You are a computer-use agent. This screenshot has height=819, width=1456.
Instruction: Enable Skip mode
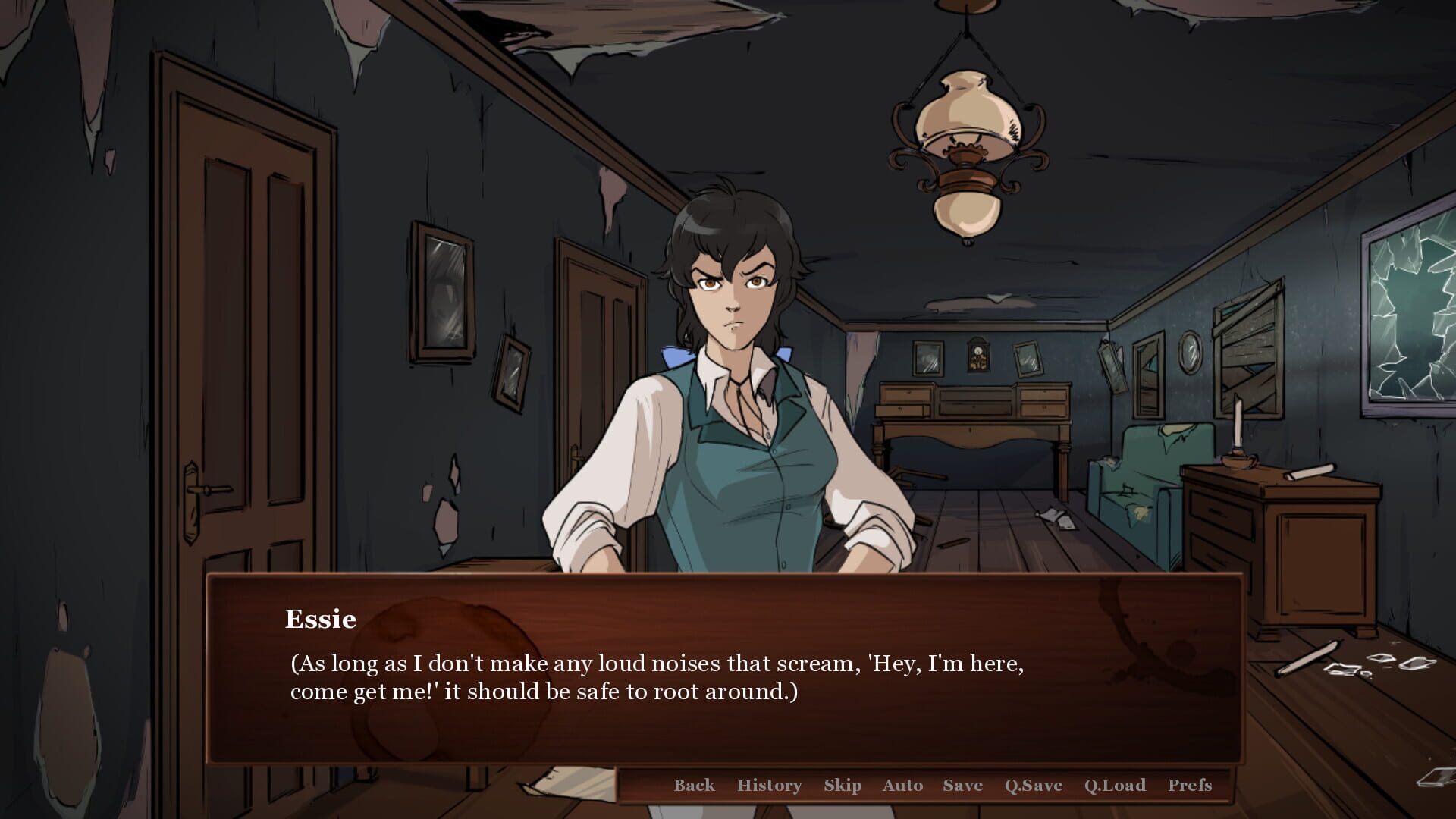[x=844, y=786]
